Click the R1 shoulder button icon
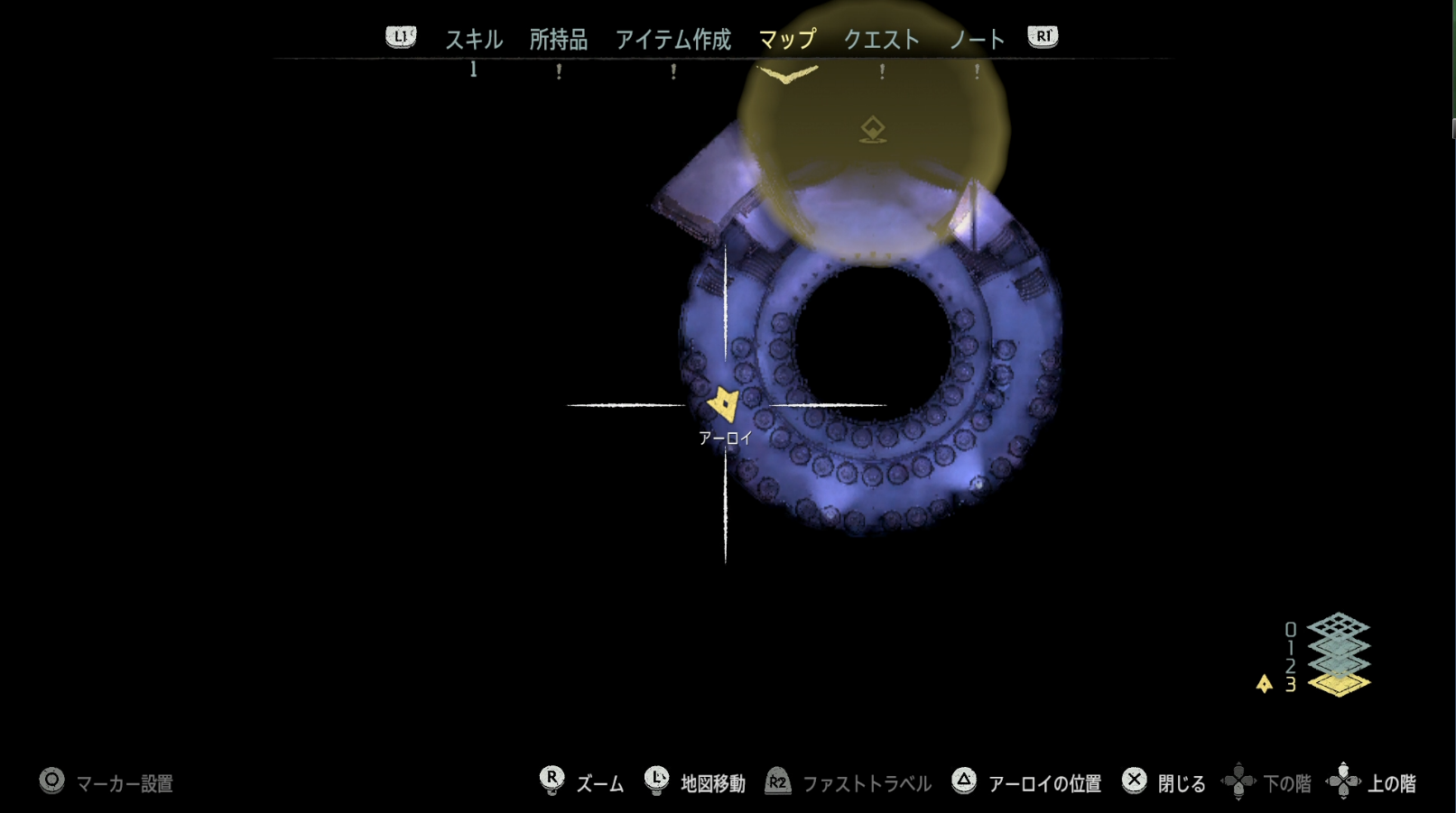 click(x=1041, y=37)
